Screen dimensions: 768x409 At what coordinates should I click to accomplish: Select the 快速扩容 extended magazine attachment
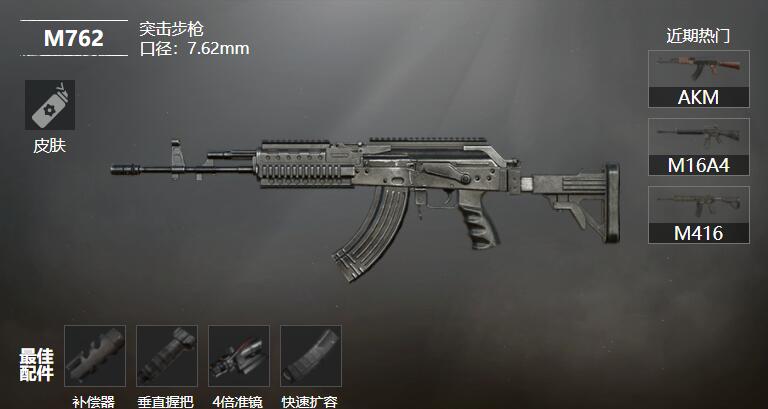tap(310, 356)
